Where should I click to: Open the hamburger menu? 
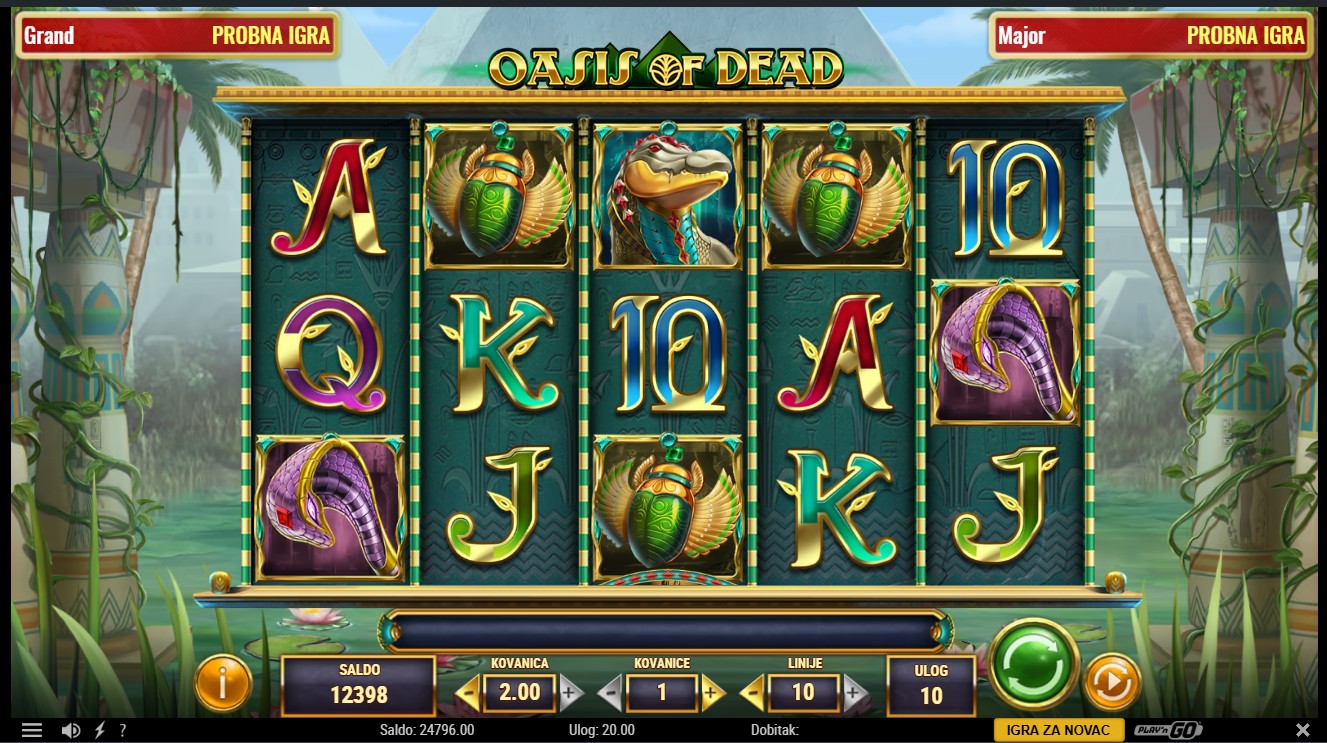[32, 730]
